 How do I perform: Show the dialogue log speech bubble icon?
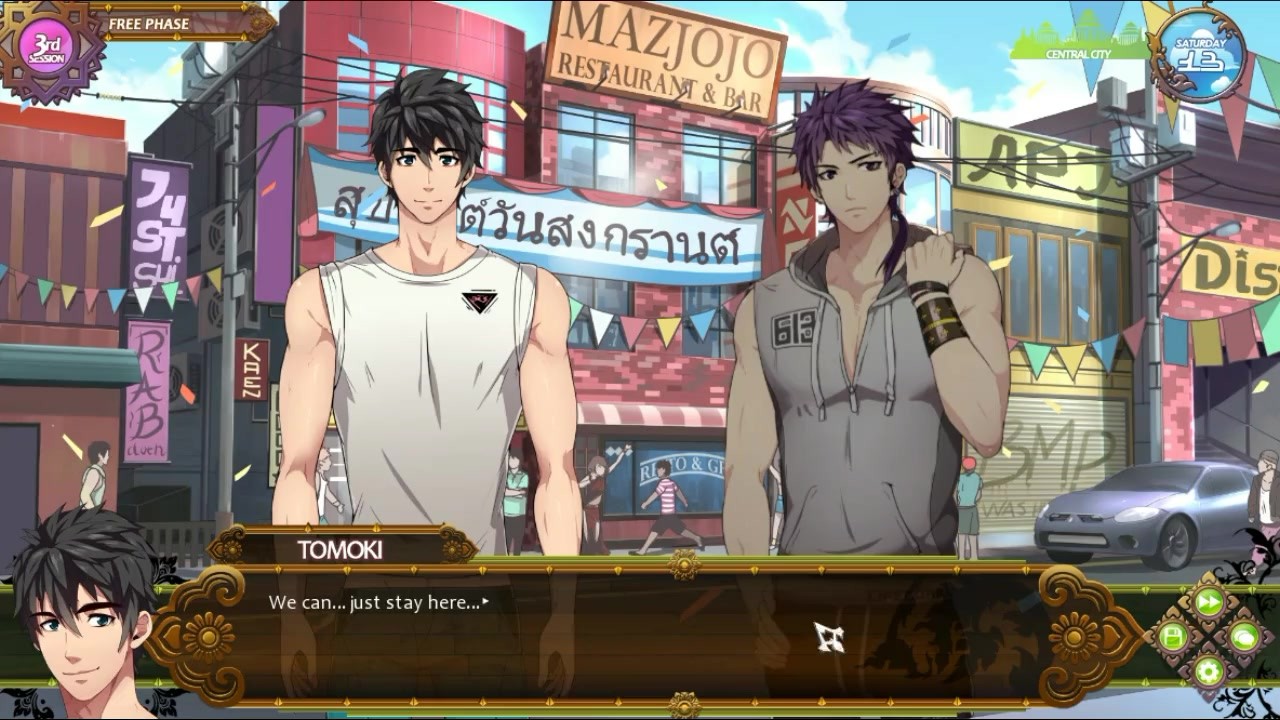[1243, 636]
